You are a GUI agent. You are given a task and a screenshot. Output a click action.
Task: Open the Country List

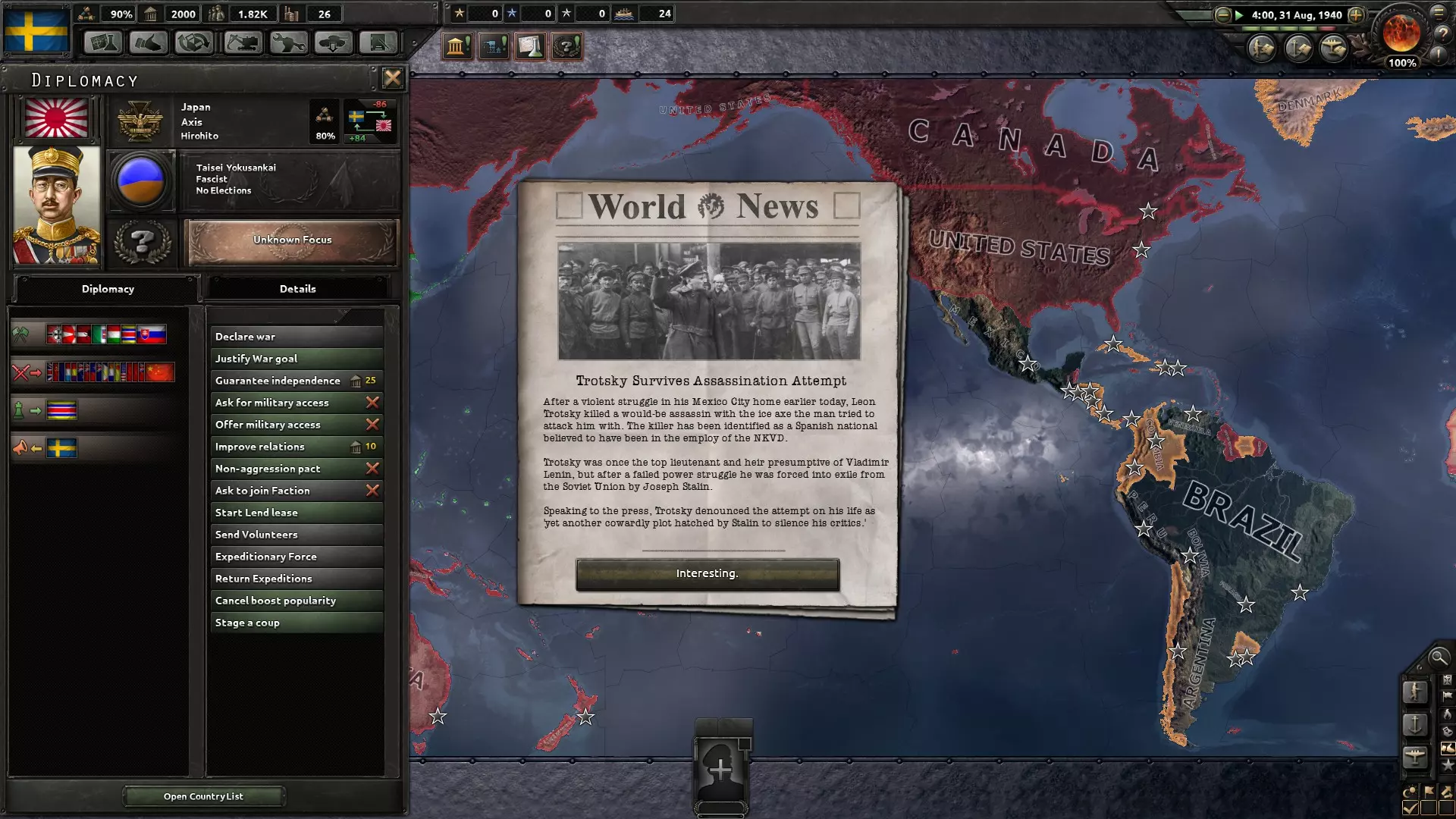203,796
